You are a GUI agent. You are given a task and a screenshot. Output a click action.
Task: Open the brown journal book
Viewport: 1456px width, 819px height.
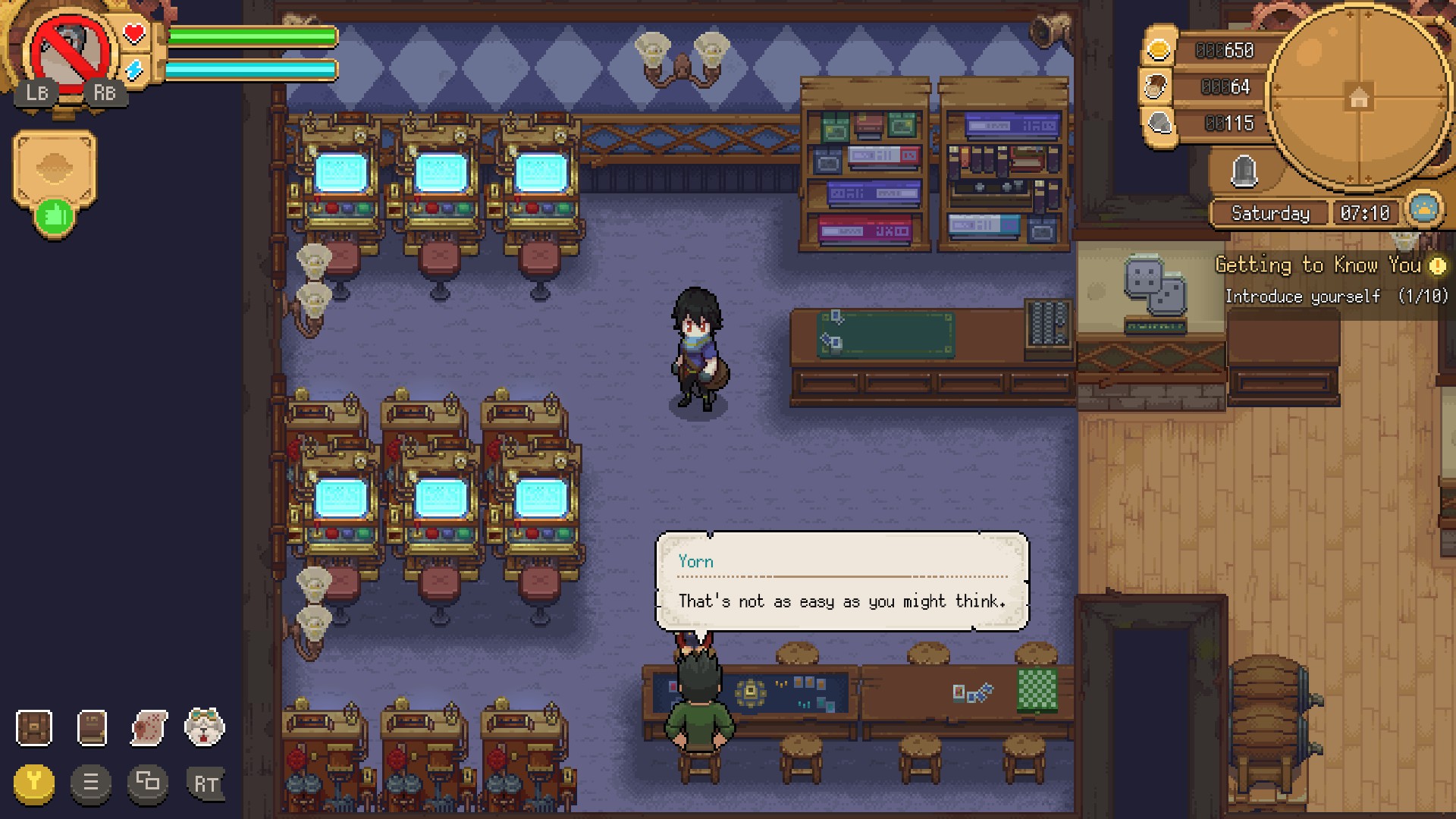click(92, 728)
